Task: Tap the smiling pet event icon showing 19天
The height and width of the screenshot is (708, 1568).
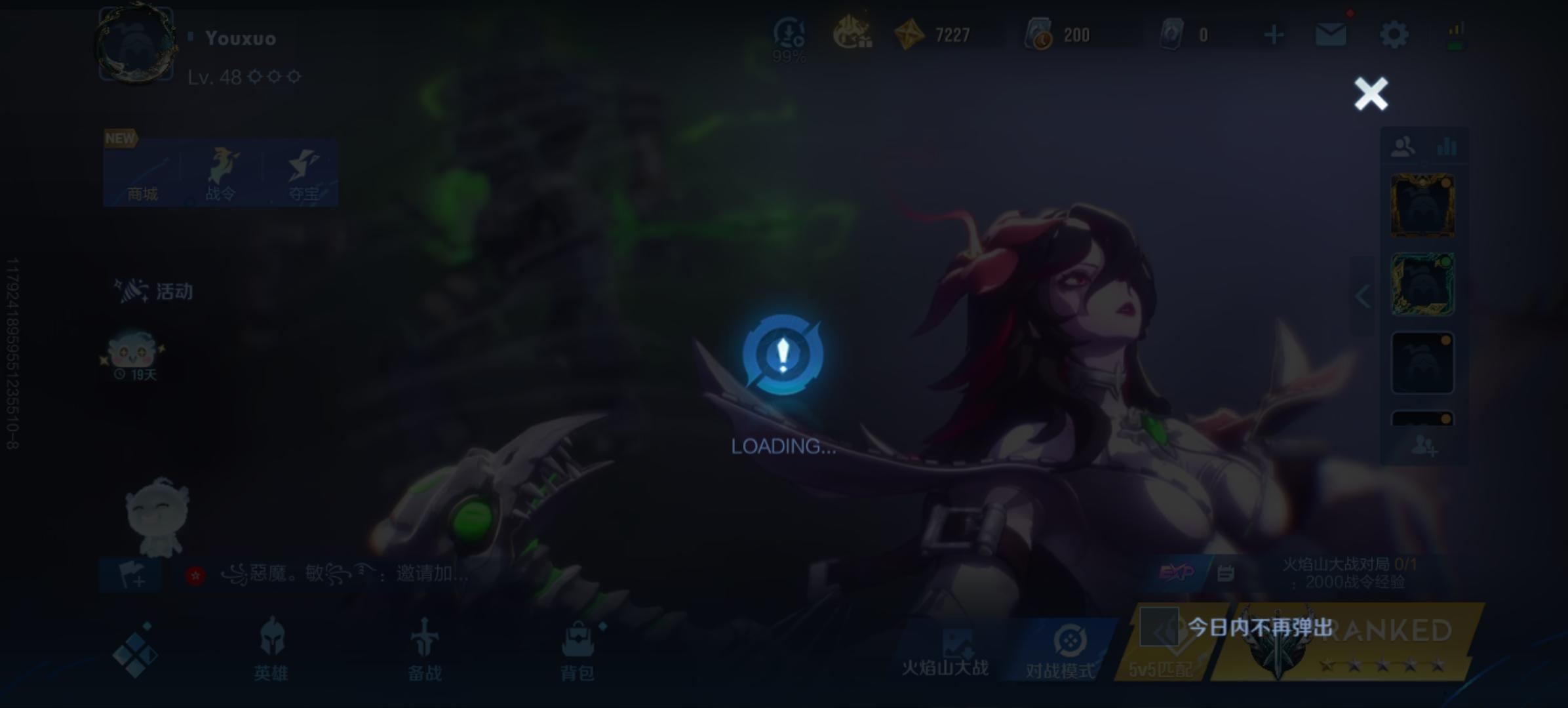Action: coord(134,354)
